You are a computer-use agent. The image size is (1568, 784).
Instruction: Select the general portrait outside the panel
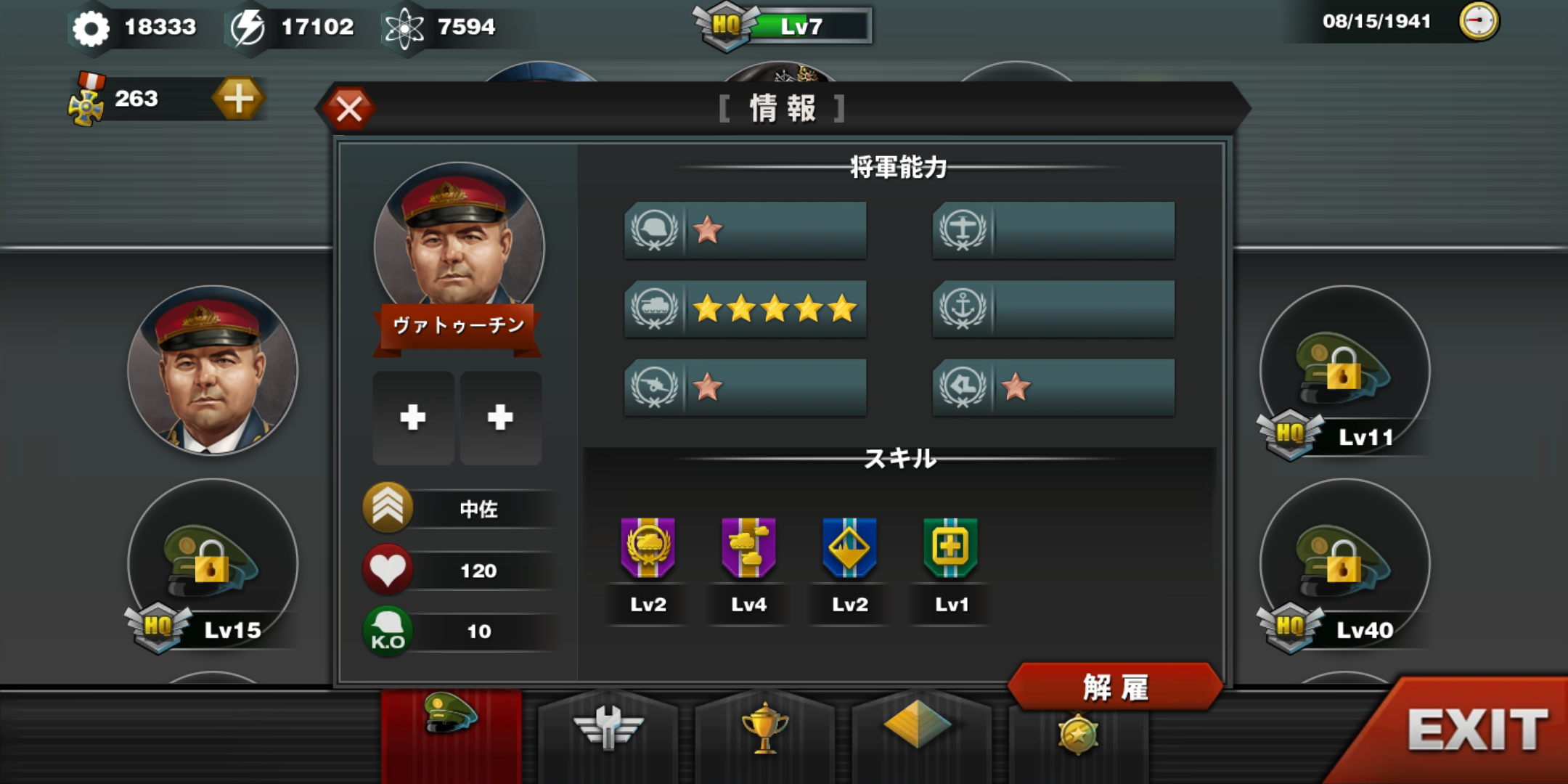click(x=212, y=370)
